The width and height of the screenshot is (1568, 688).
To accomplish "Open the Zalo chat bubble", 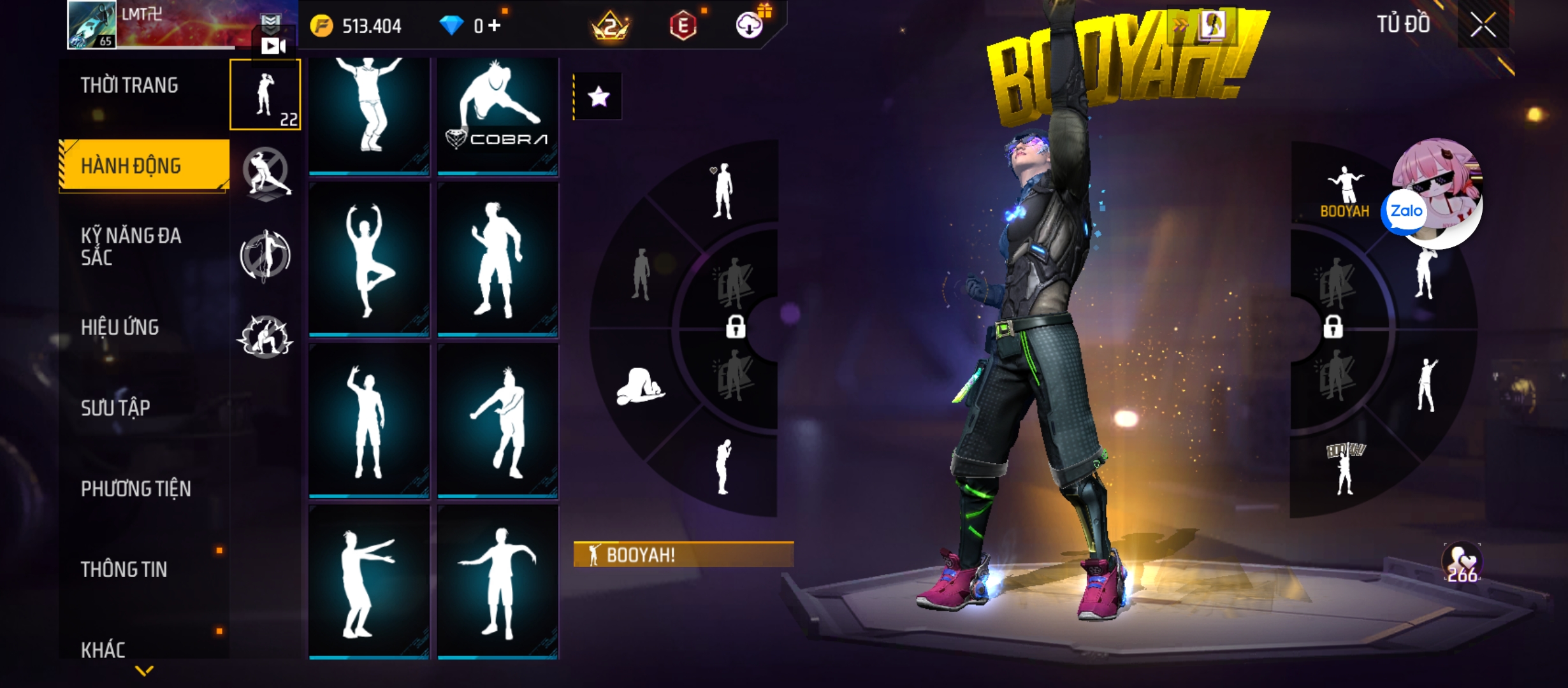I will 1405,211.
